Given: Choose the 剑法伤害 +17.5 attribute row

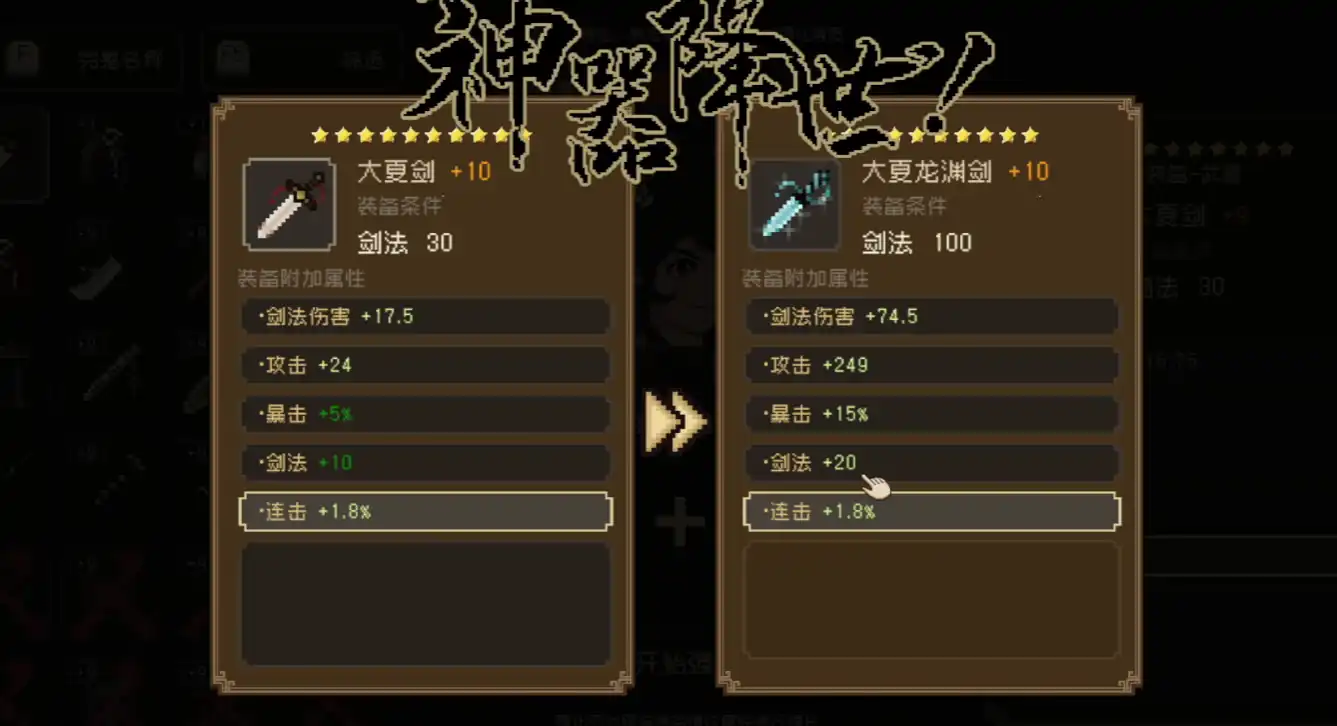Looking at the screenshot, I should [x=425, y=317].
